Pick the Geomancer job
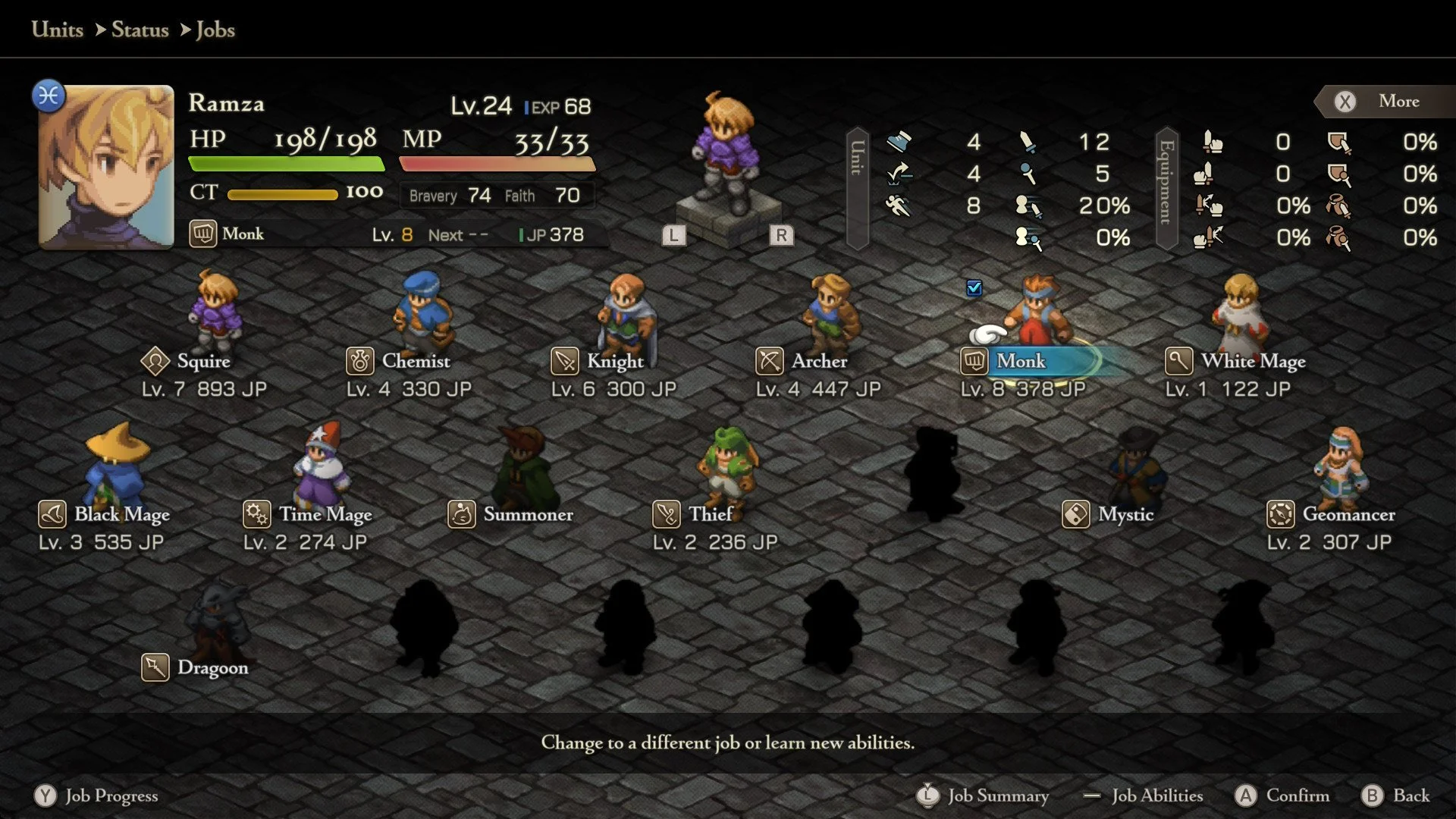 pos(1348,514)
